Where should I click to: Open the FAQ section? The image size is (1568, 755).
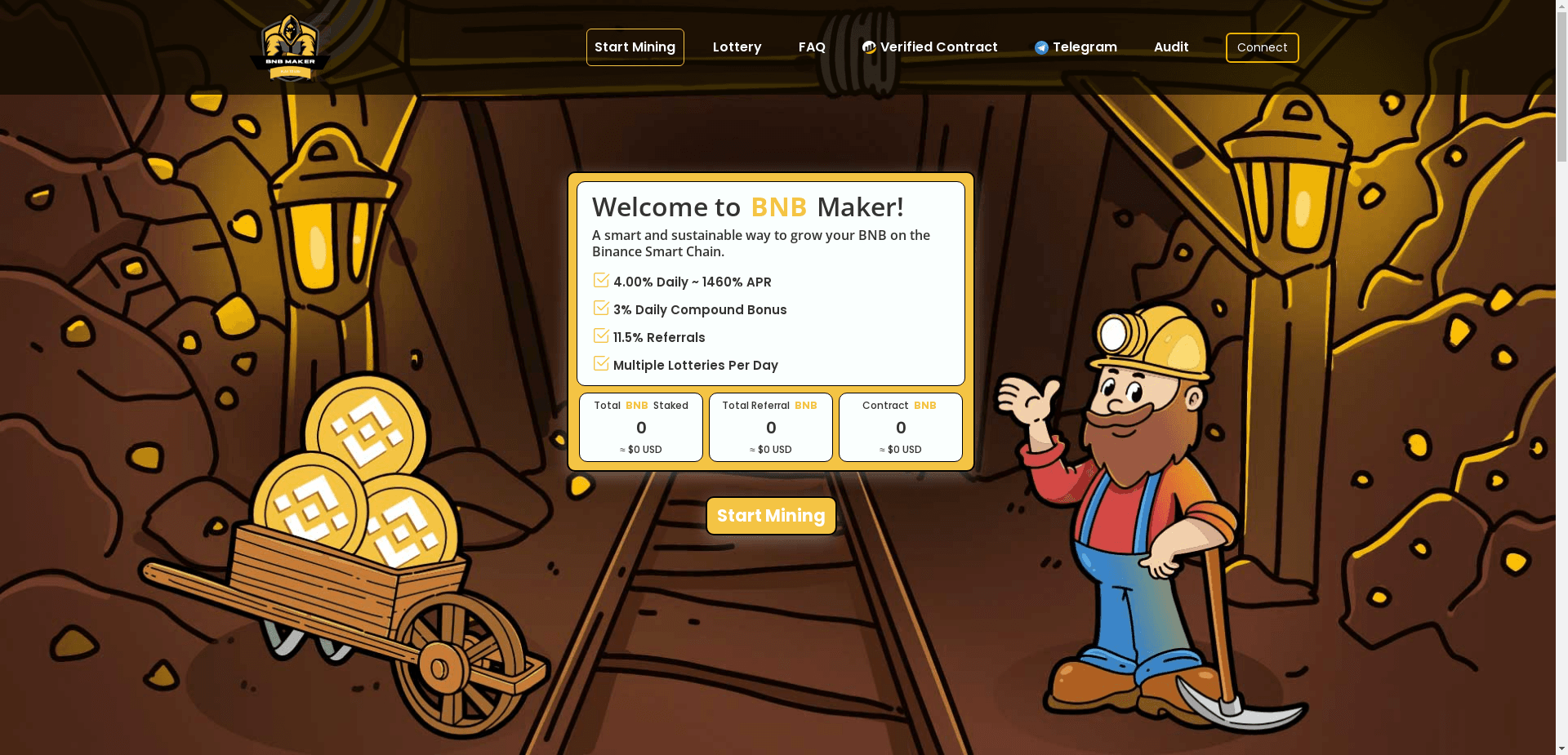[812, 47]
